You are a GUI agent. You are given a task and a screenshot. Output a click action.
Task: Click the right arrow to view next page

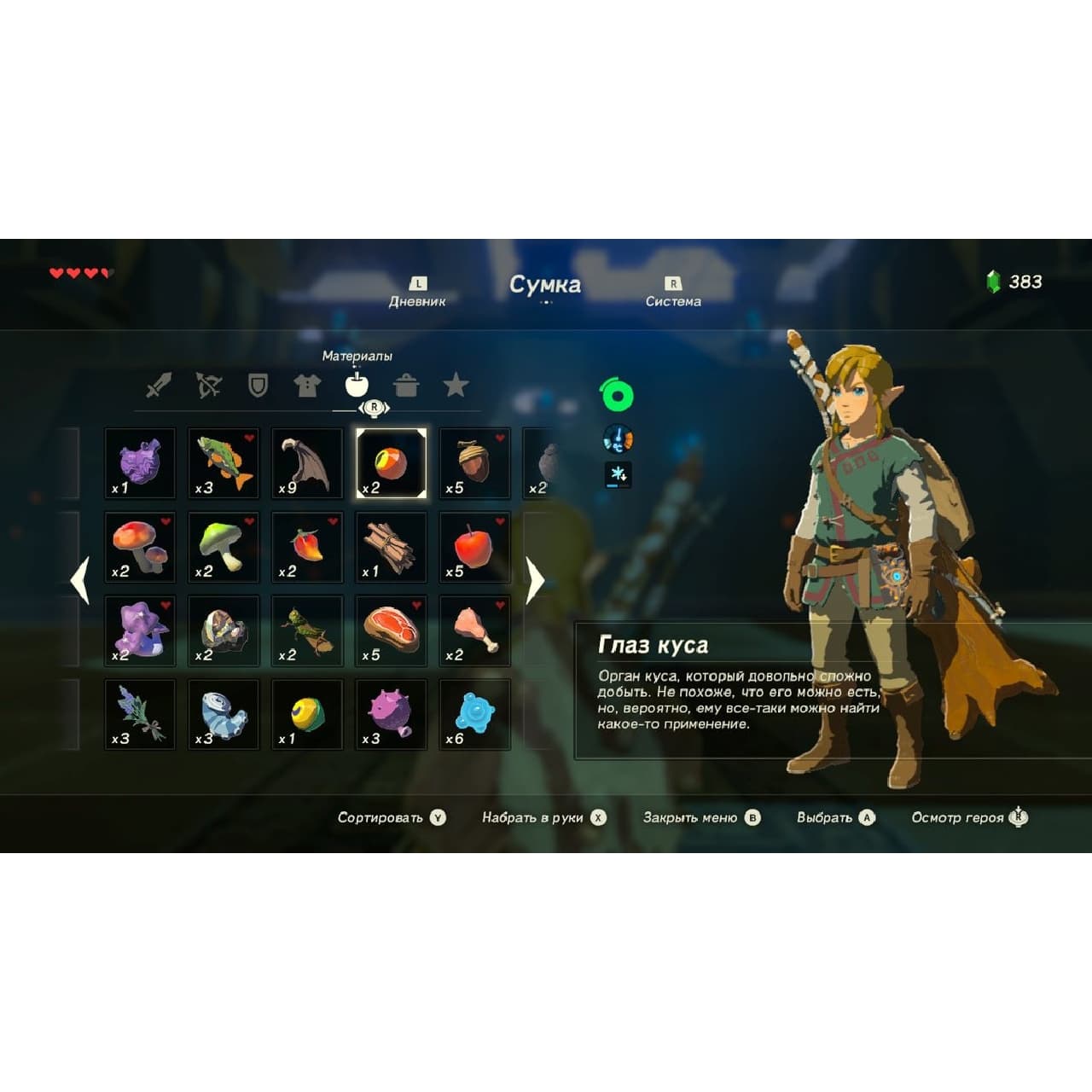click(x=534, y=582)
